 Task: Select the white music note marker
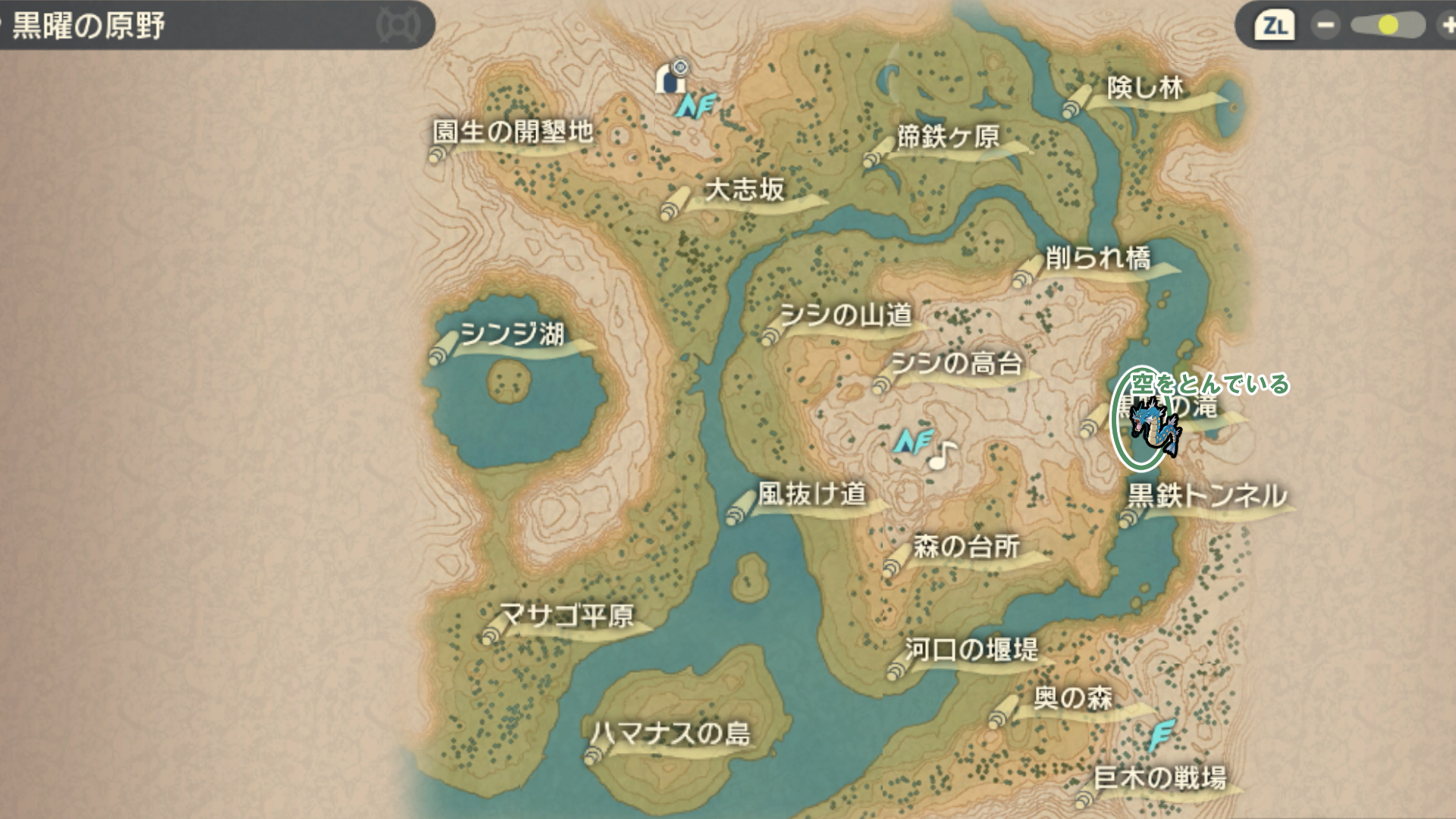click(x=942, y=455)
